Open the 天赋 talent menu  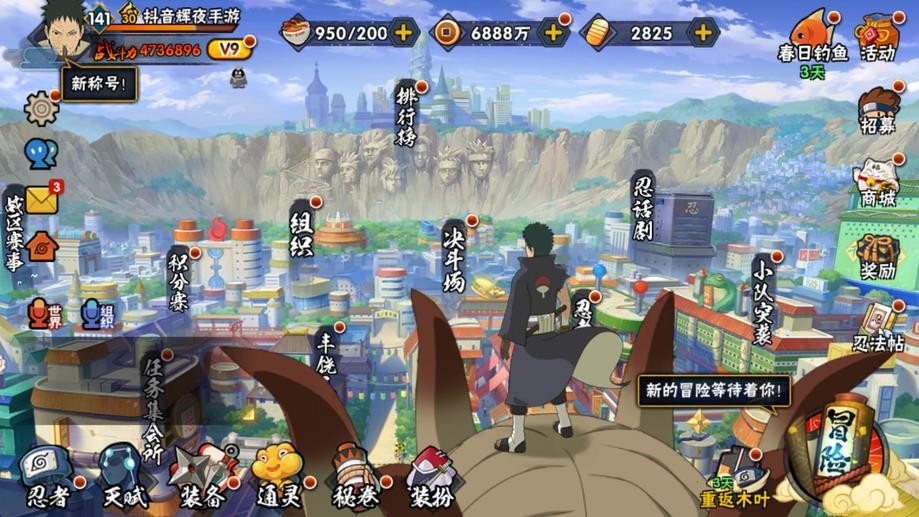pos(122,476)
